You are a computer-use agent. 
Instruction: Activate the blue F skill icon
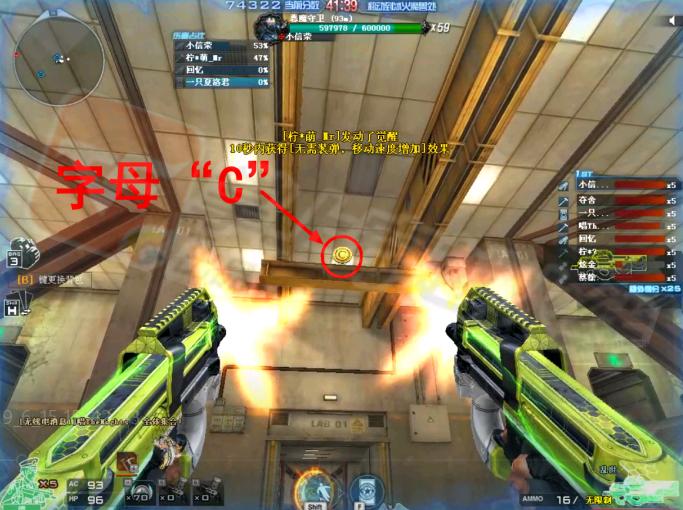[366, 490]
